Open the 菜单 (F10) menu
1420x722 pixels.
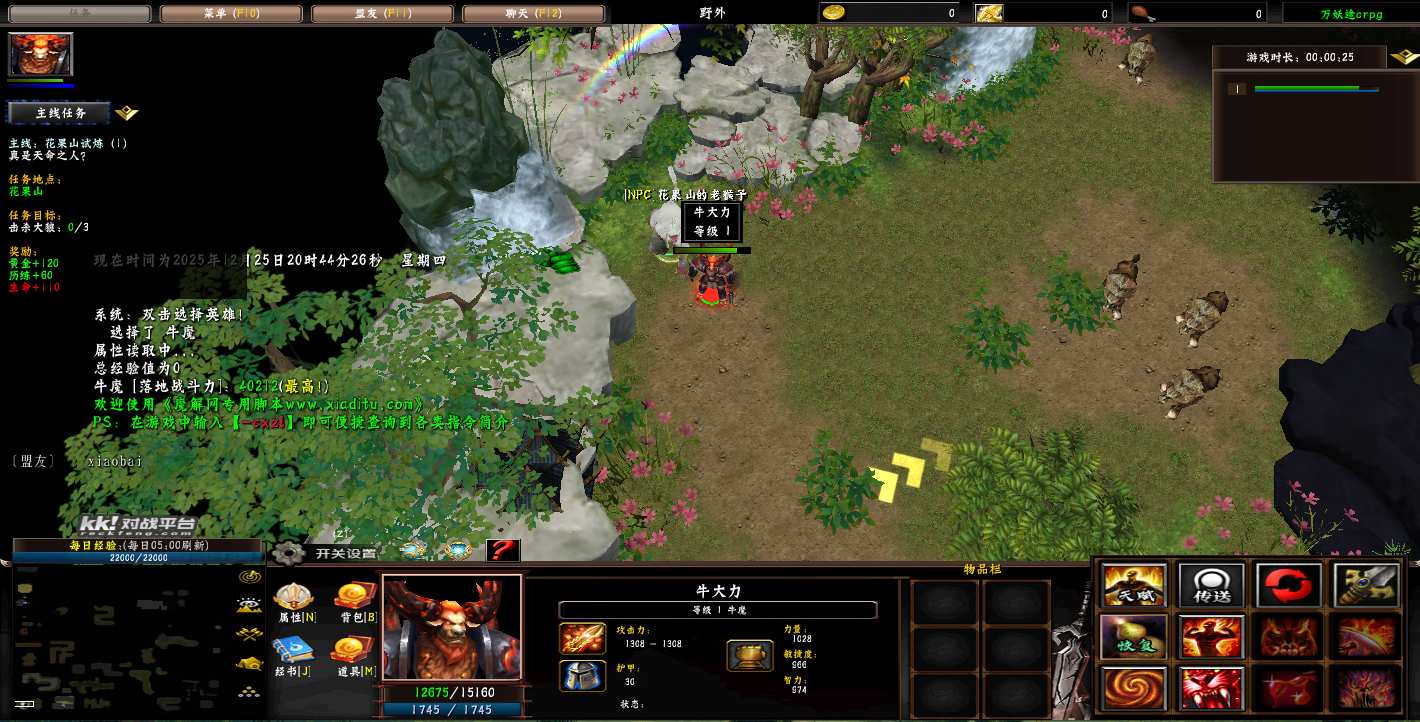point(232,14)
